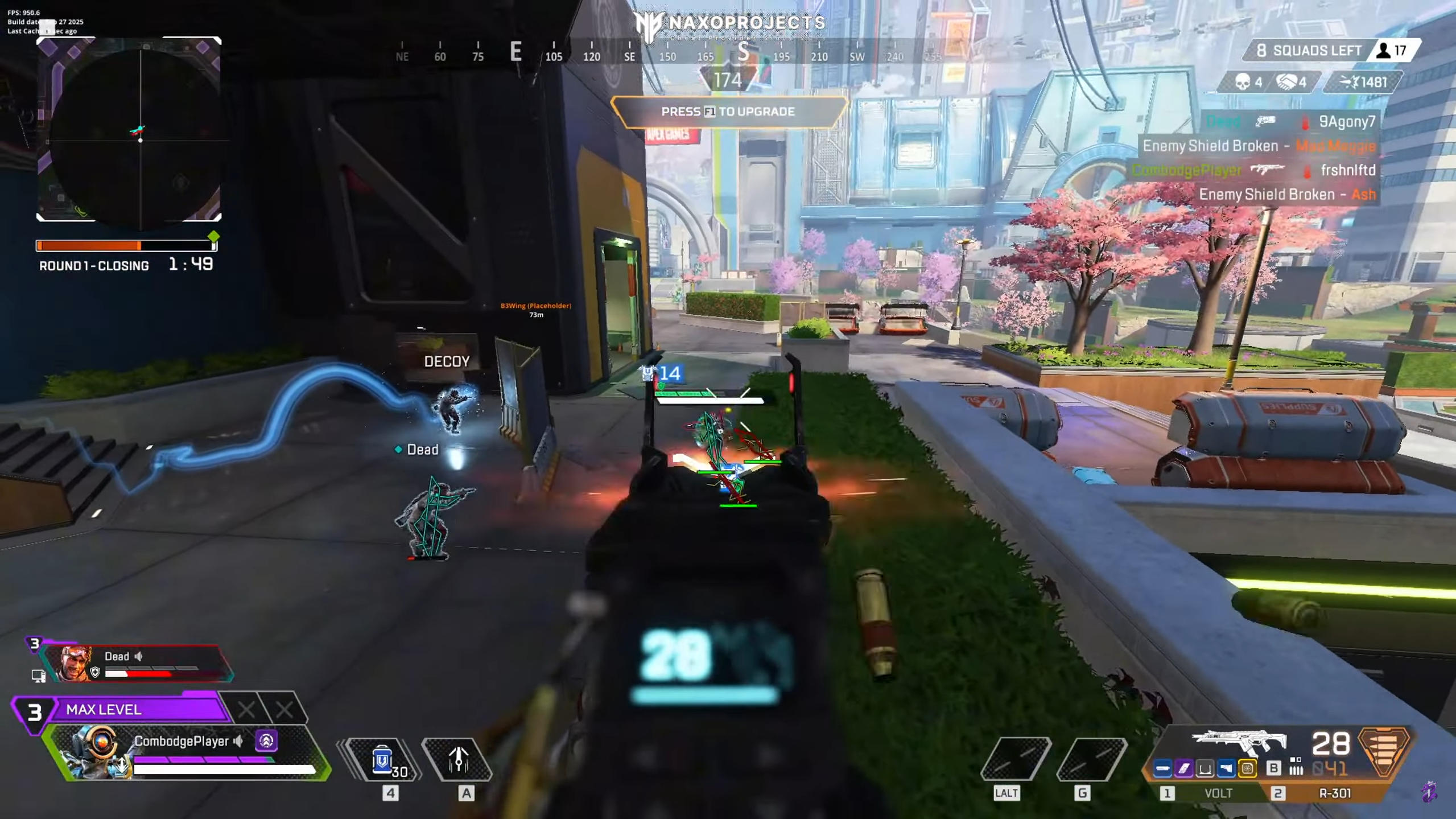Click the blue barrel attachment slot

[x=1162, y=769]
